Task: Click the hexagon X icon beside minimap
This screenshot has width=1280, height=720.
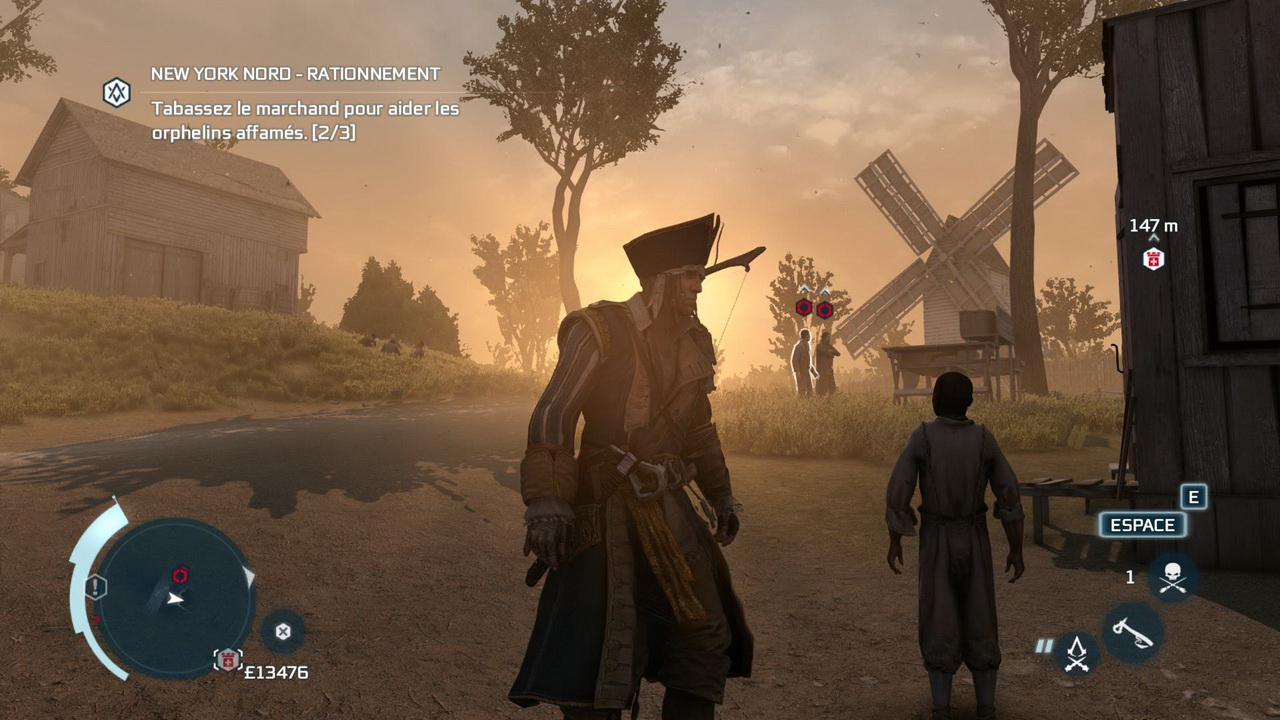Action: point(283,631)
